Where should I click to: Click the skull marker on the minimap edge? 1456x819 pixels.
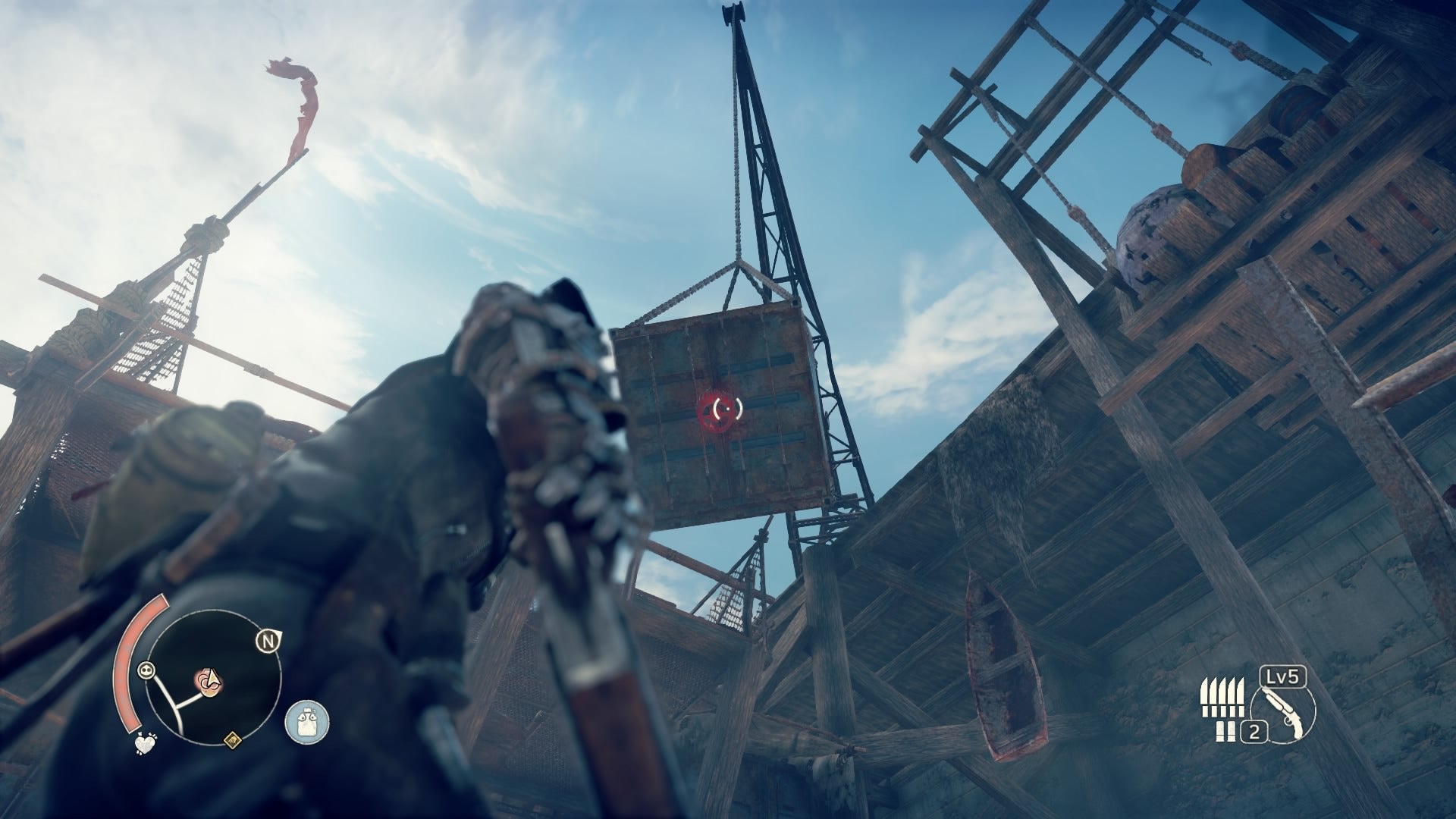(146, 670)
